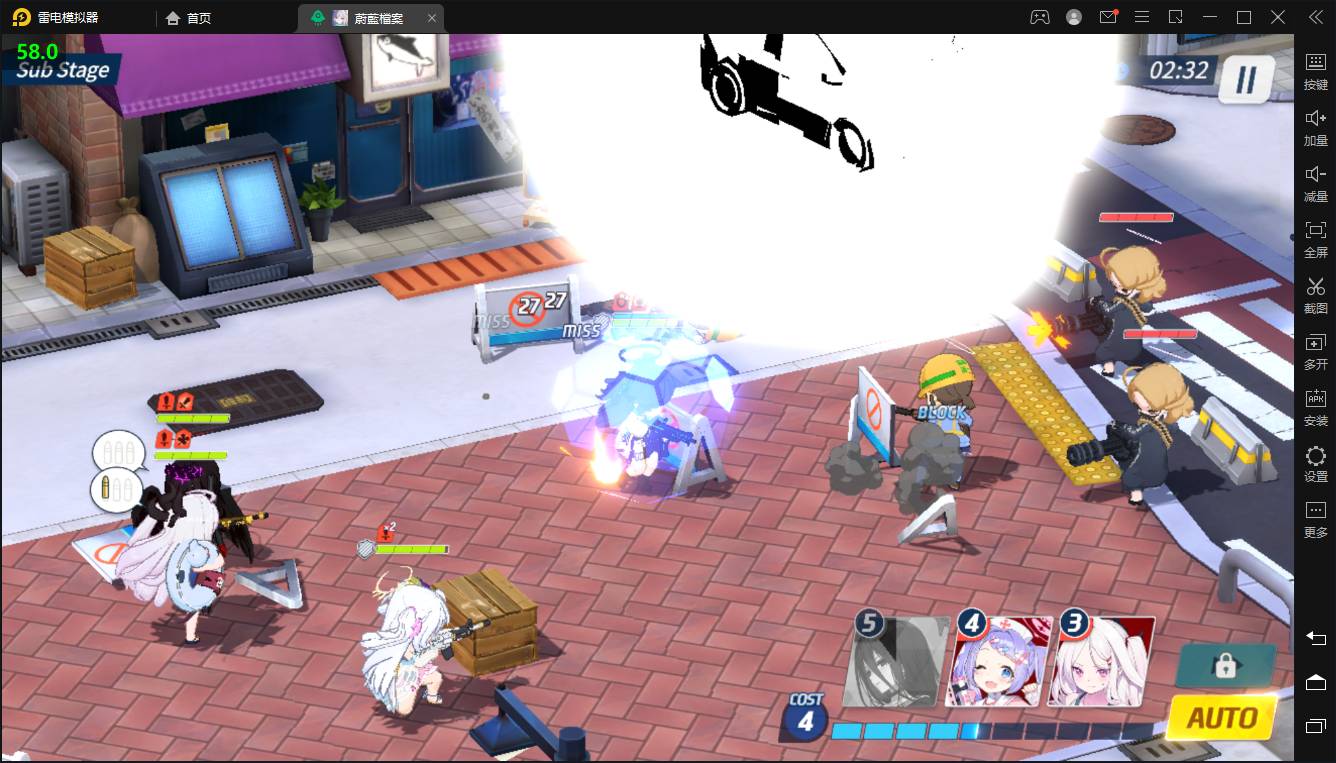Open the multi-instance manager
Image resolution: width=1336 pixels, height=763 pixels.
point(1315,351)
